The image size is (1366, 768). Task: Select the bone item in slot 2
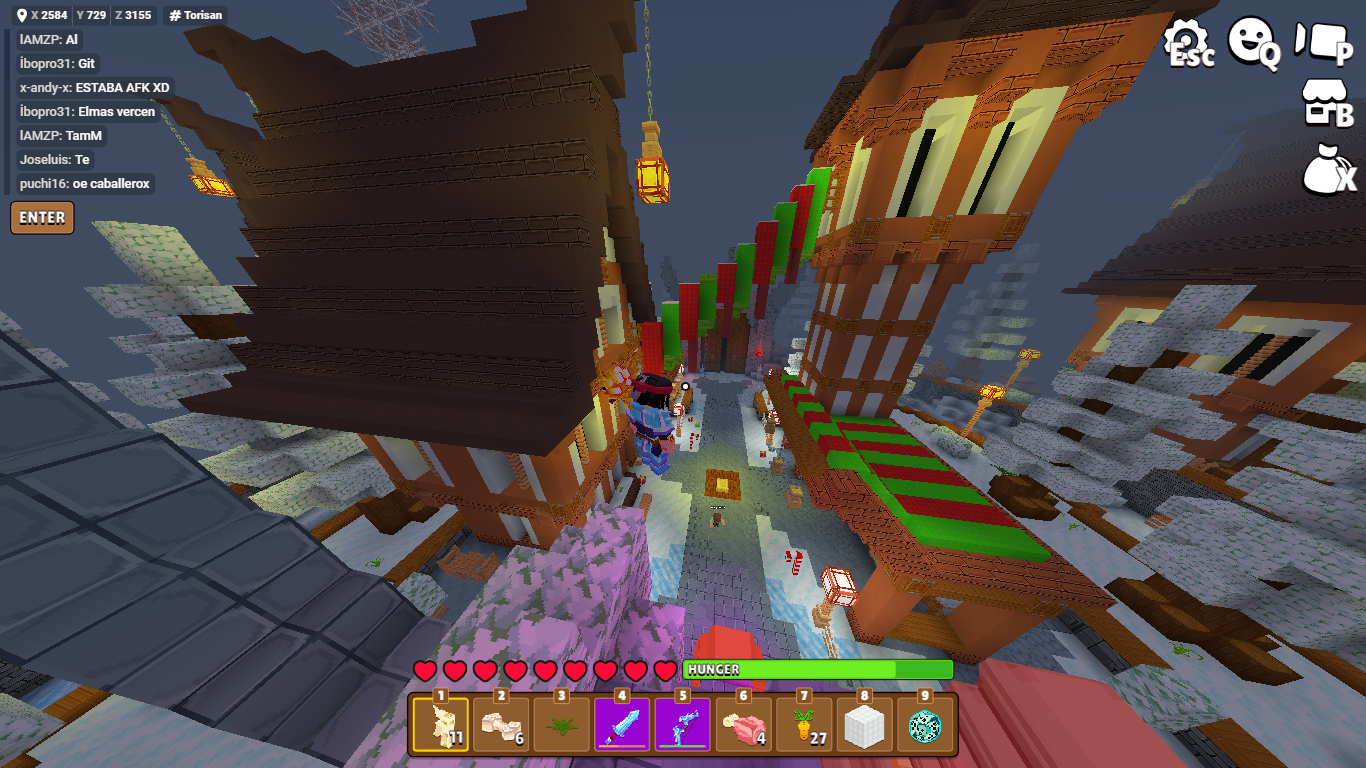(502, 724)
